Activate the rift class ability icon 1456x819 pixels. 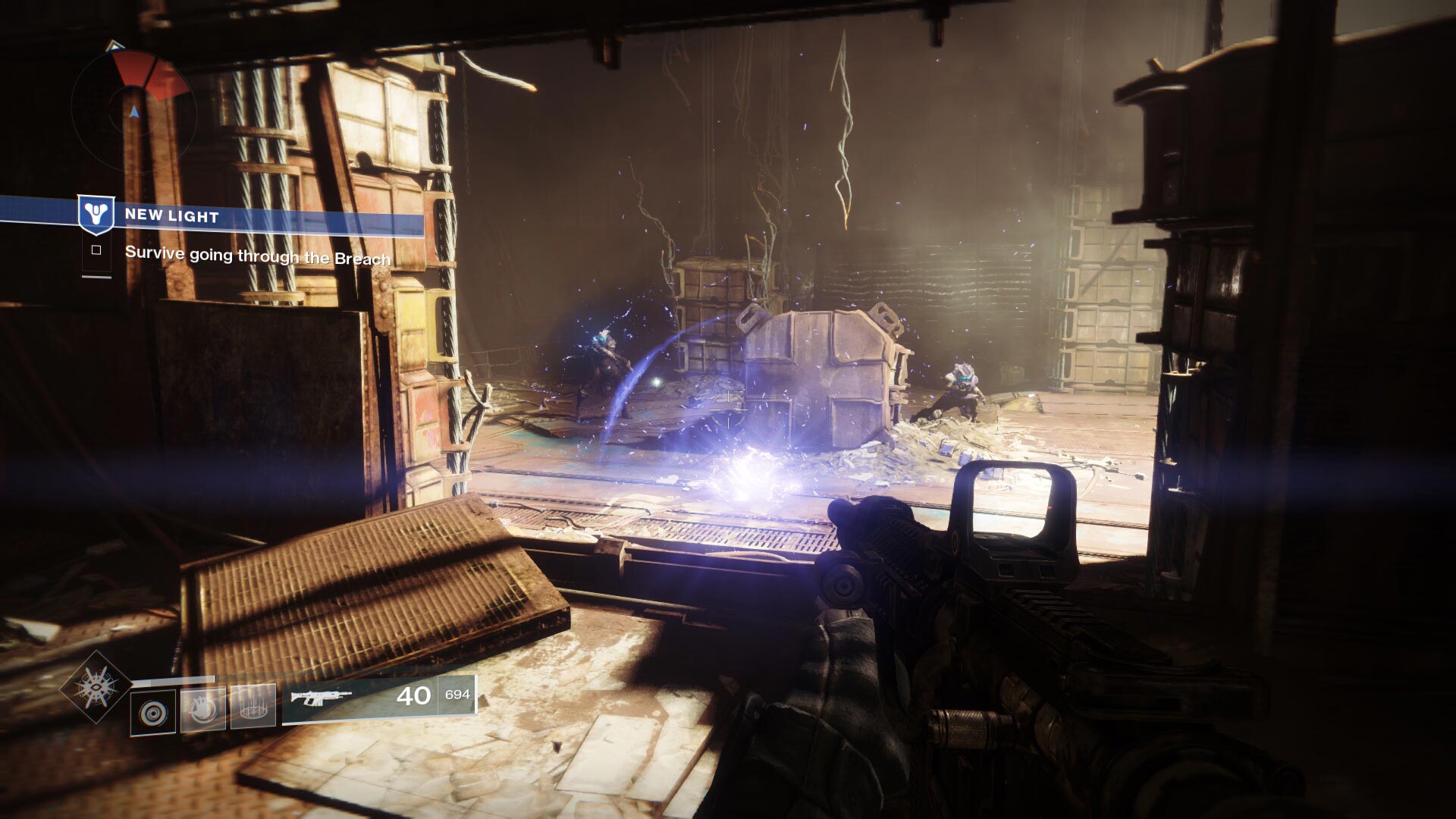(x=252, y=707)
